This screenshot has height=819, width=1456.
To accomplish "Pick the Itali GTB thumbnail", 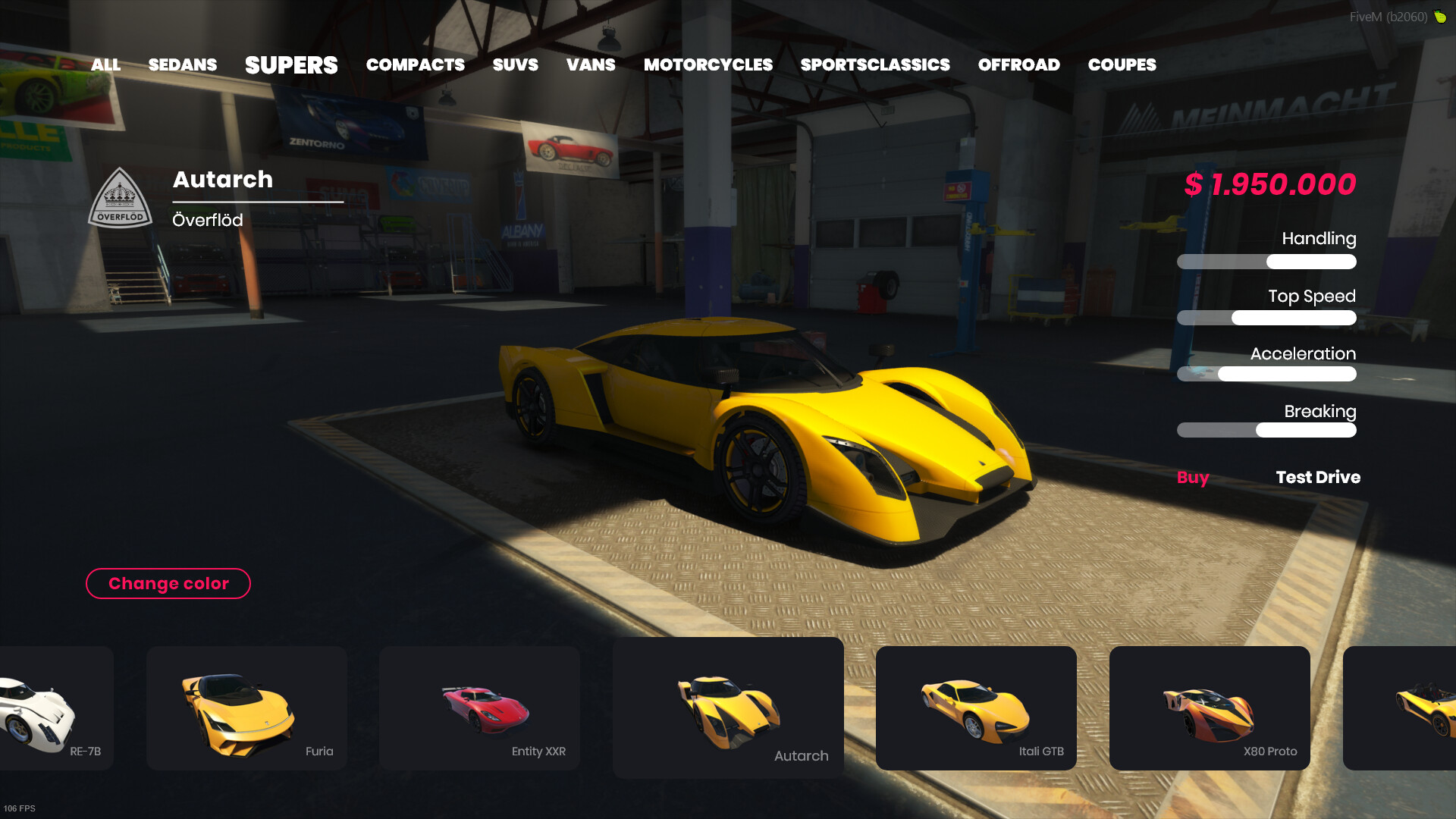I will [x=976, y=705].
